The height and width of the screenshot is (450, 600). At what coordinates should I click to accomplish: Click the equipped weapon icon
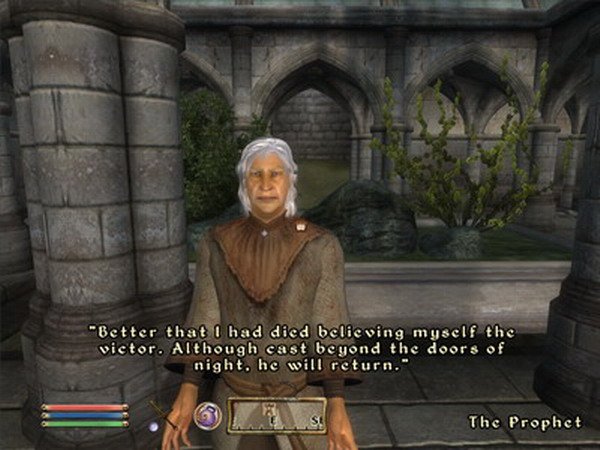click(x=164, y=416)
